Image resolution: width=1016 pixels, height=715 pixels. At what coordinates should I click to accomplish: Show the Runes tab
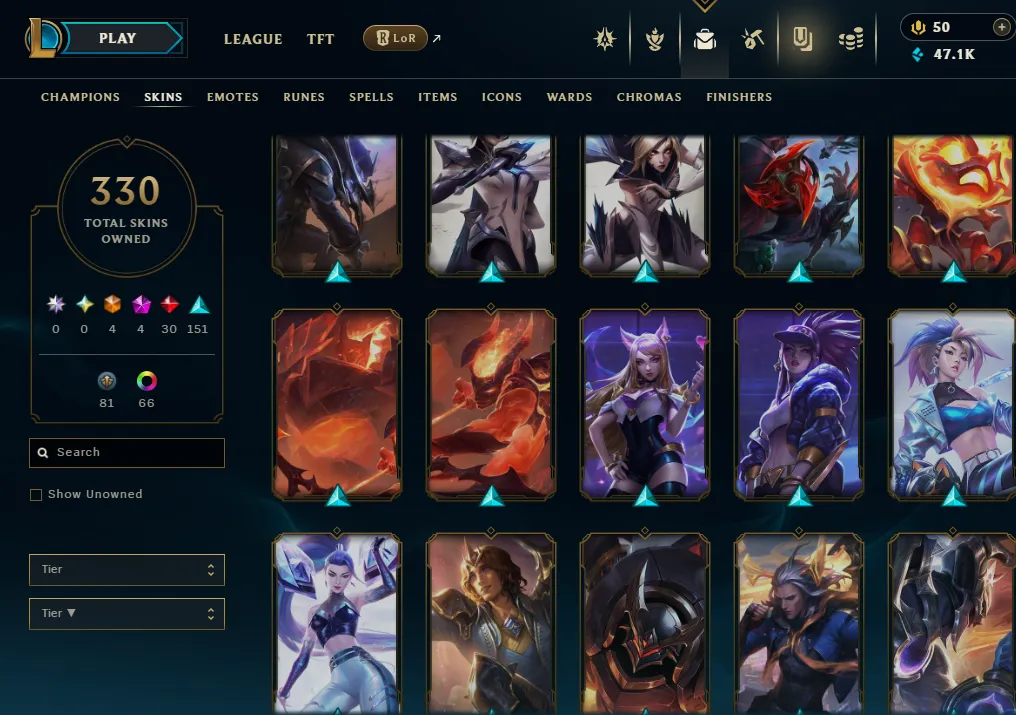tap(304, 97)
